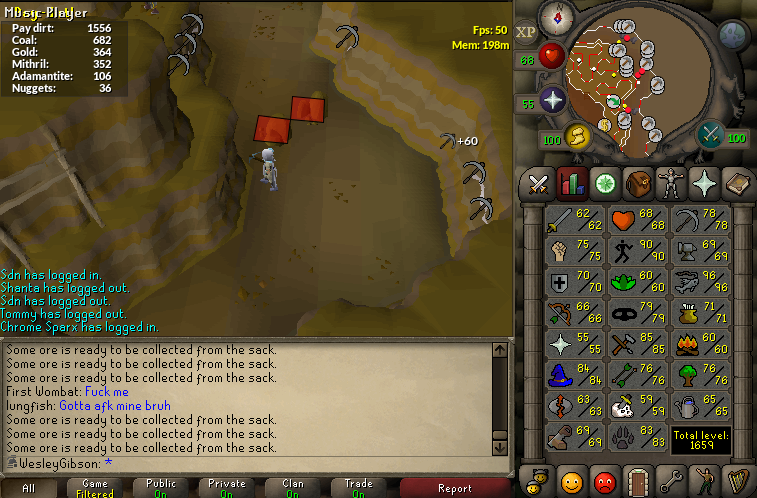Activate the quick-prayers orb

tap(552, 101)
